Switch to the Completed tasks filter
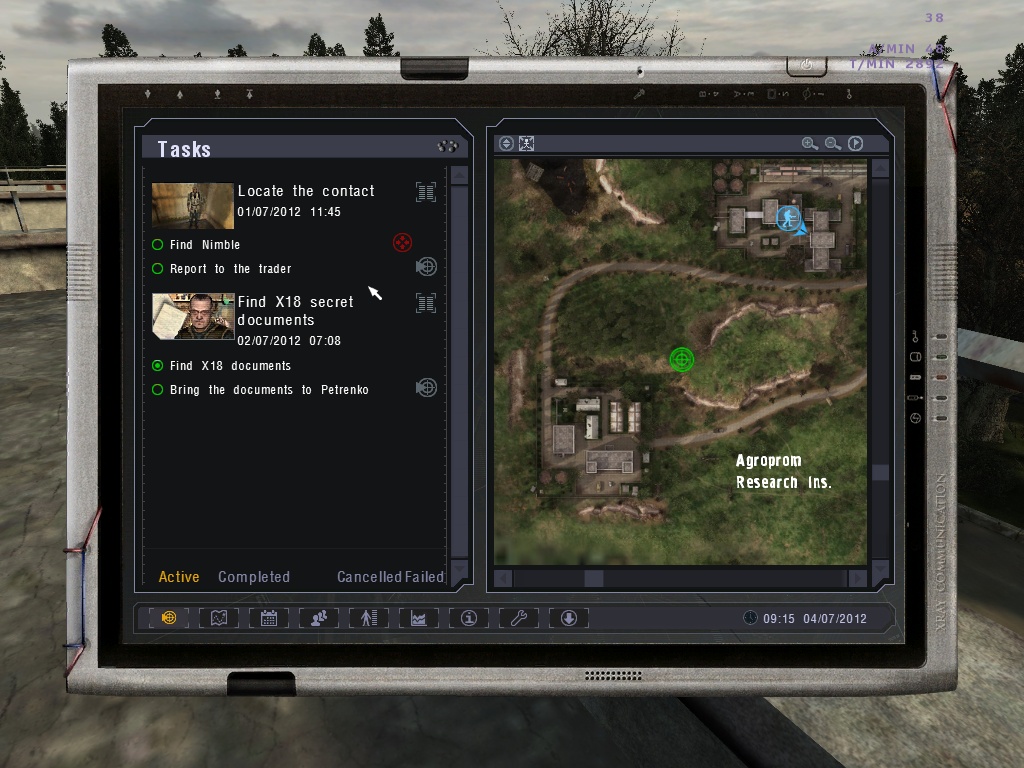The height and width of the screenshot is (768, 1024). coord(254,577)
